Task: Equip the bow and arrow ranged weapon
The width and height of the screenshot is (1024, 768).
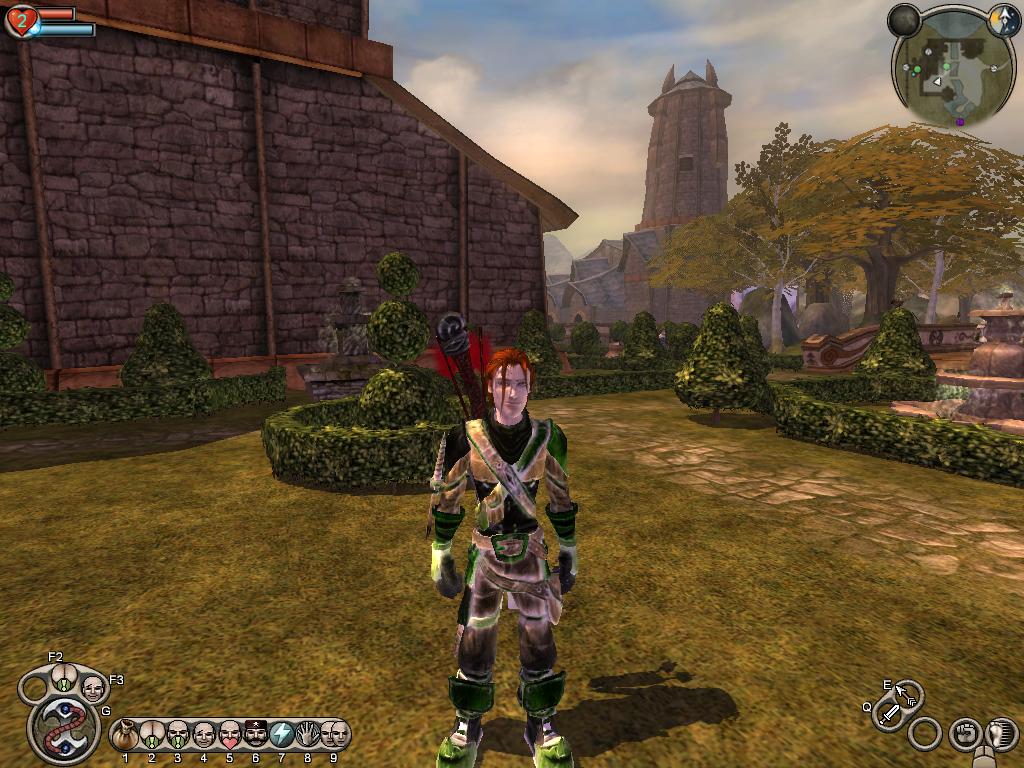Action: click(908, 694)
